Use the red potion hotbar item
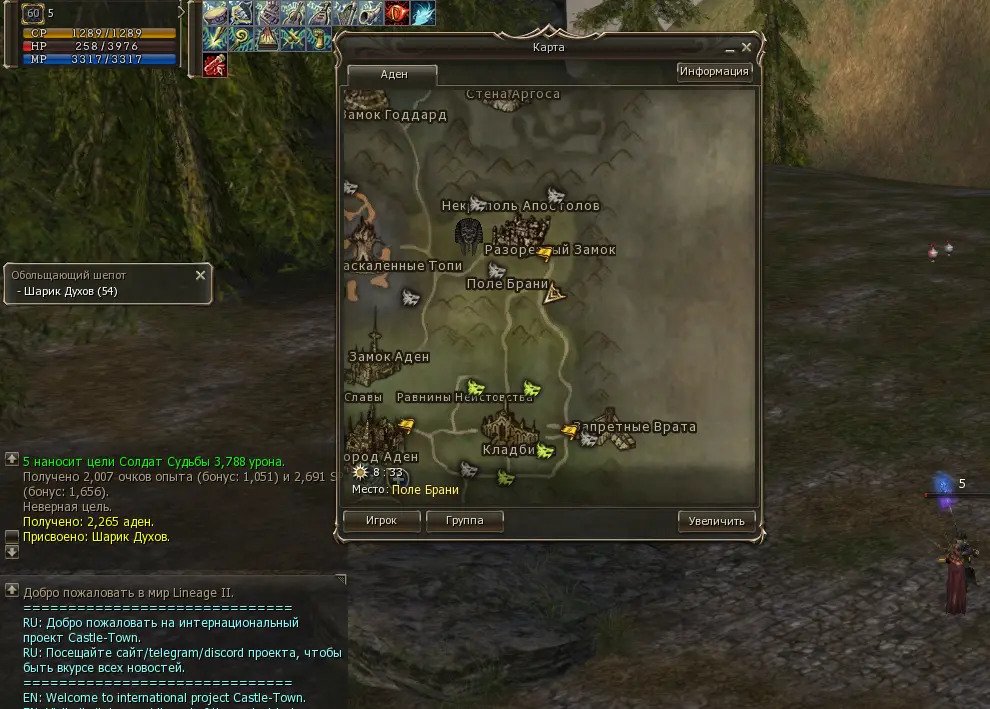The image size is (990, 709). 215,65
